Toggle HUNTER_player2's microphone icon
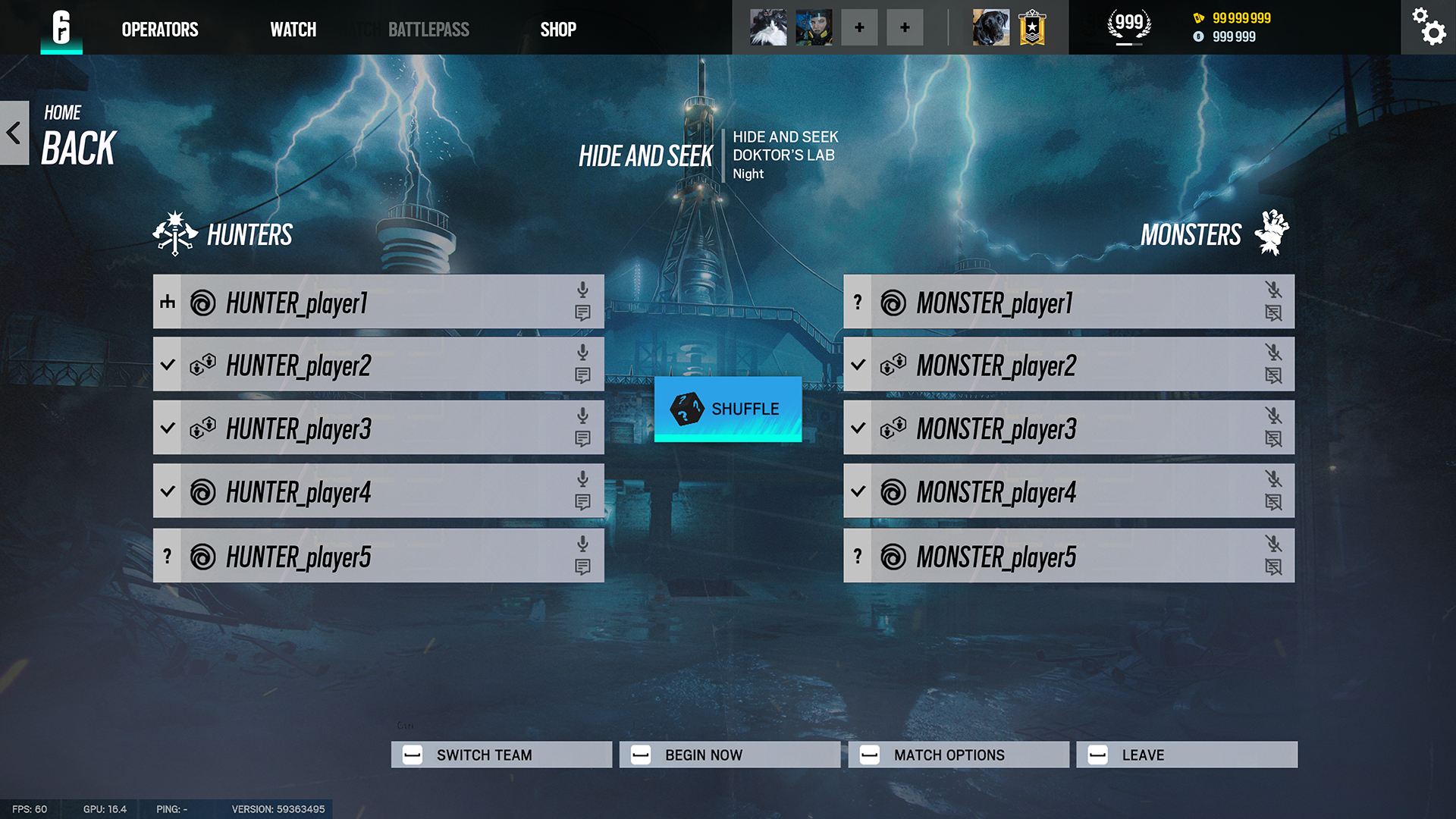Viewport: 1456px width, 819px height. click(582, 352)
